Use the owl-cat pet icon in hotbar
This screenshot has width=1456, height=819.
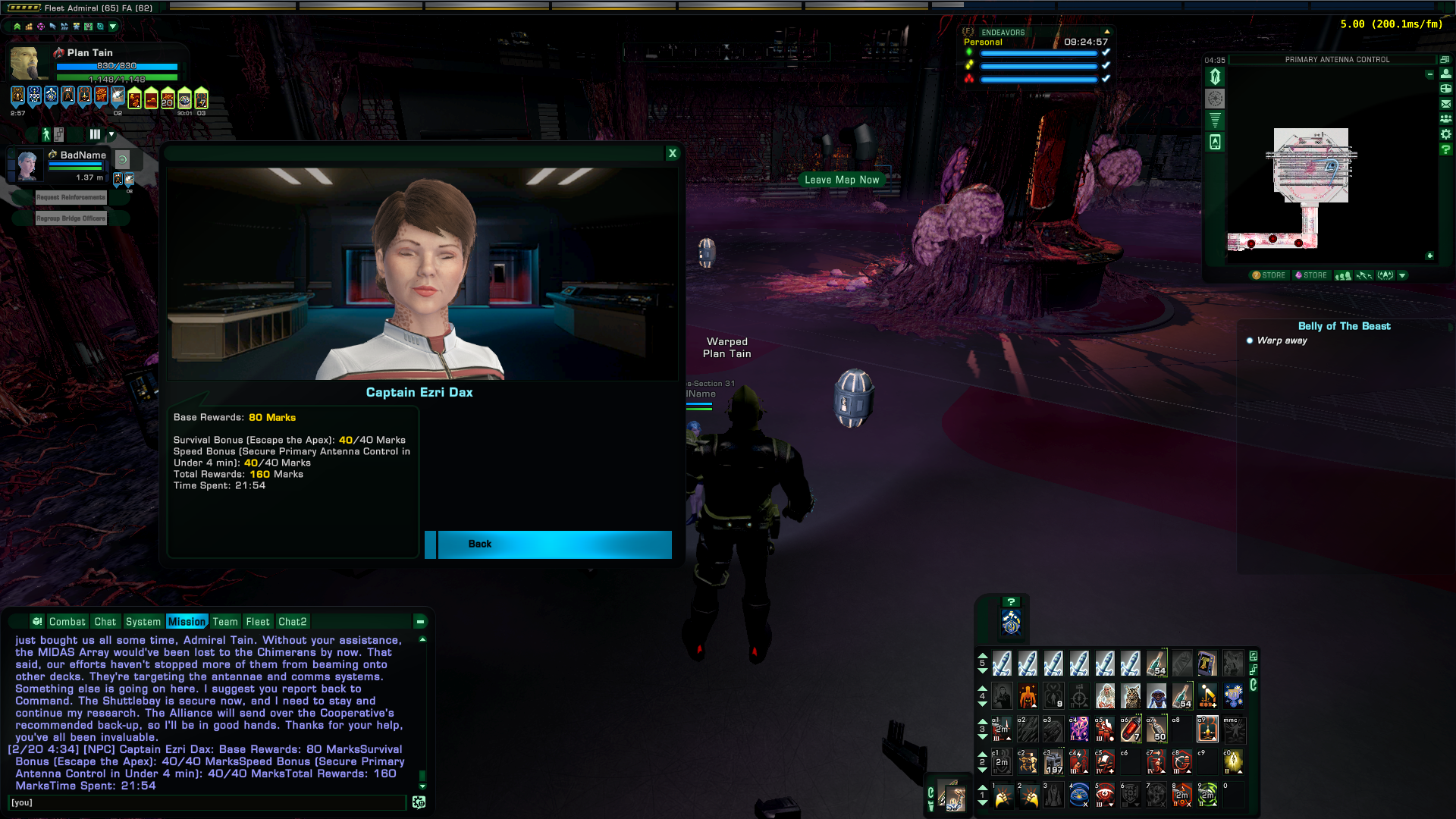[x=1131, y=695]
